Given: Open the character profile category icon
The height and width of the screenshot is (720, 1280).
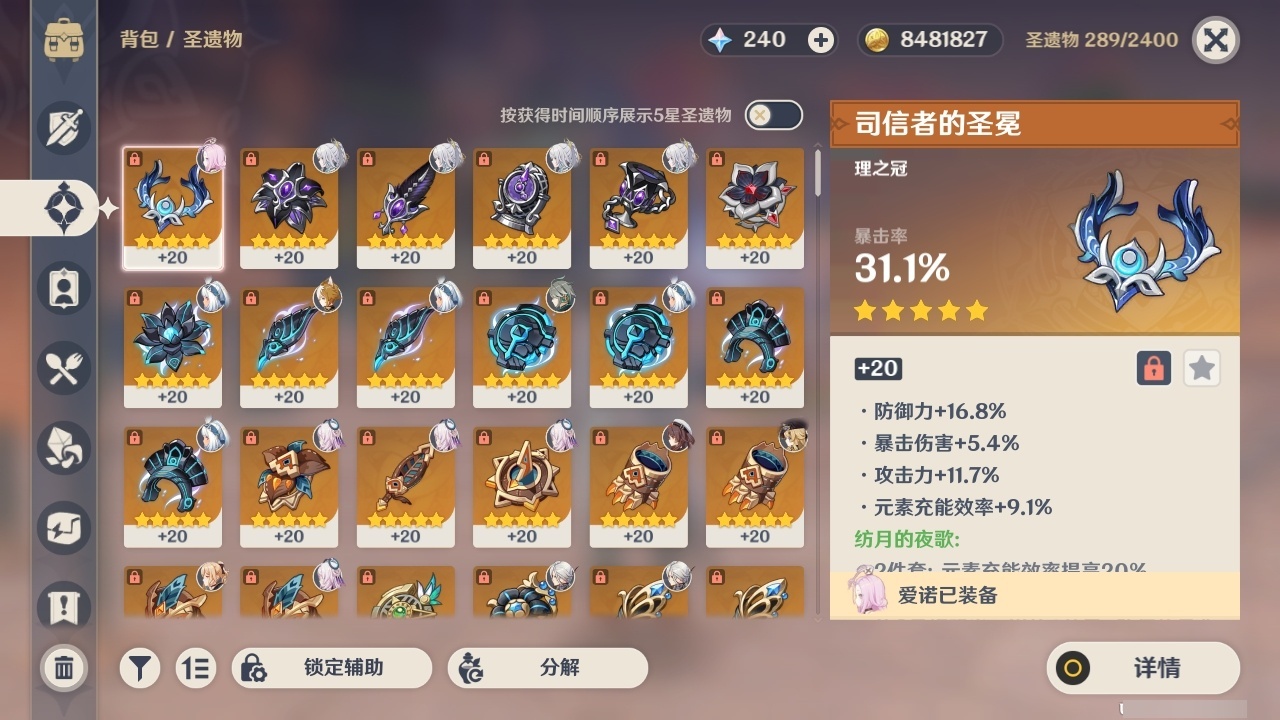Looking at the screenshot, I should [63, 287].
